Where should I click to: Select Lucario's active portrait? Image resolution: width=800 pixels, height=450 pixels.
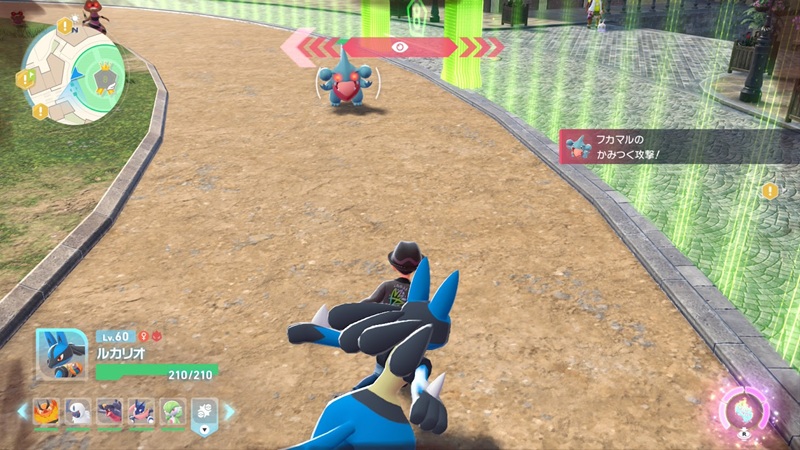click(x=61, y=354)
